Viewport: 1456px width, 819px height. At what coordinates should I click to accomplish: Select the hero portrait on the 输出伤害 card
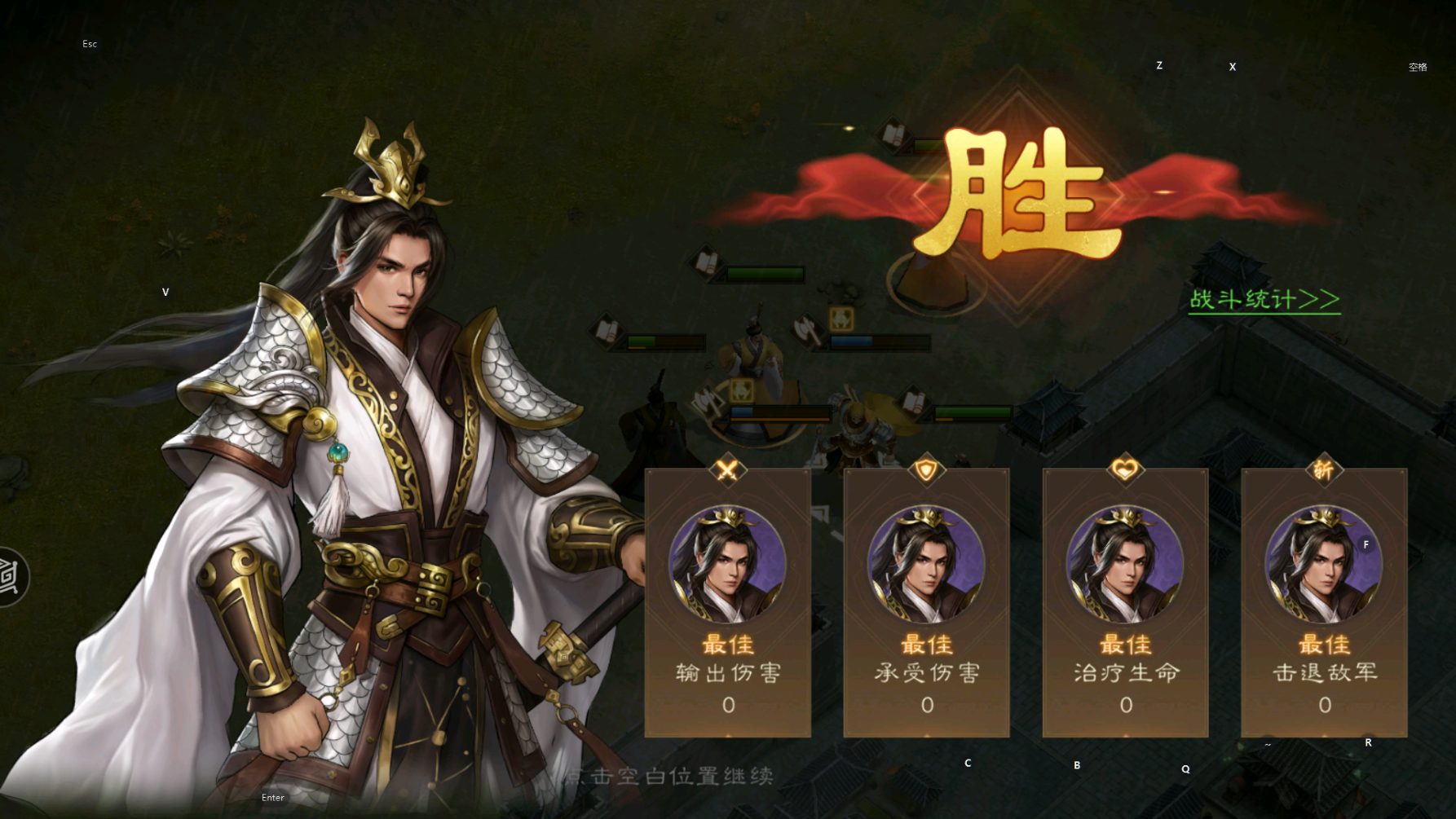tap(728, 562)
